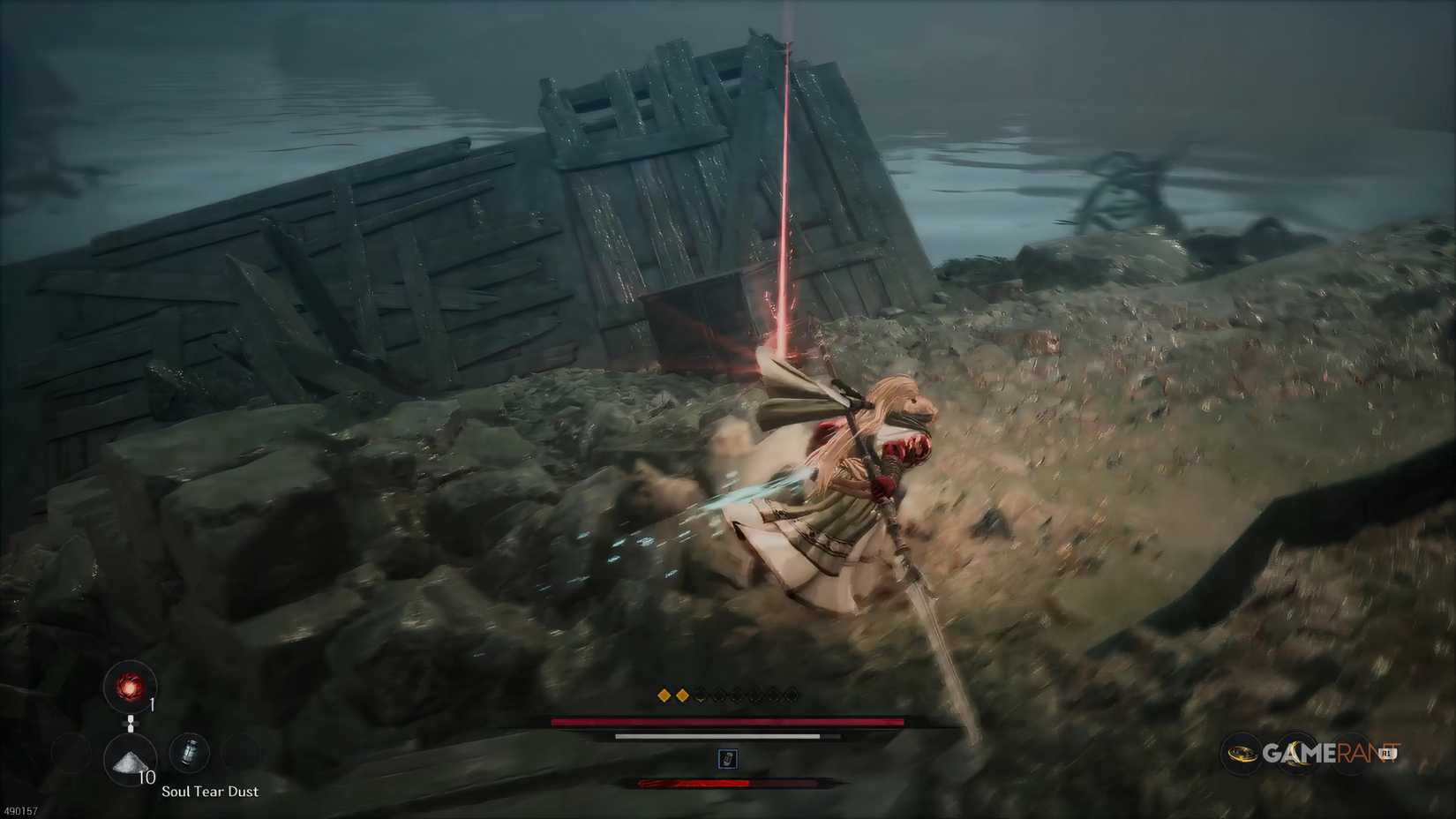Open the darkened third diamond marker

point(719,695)
